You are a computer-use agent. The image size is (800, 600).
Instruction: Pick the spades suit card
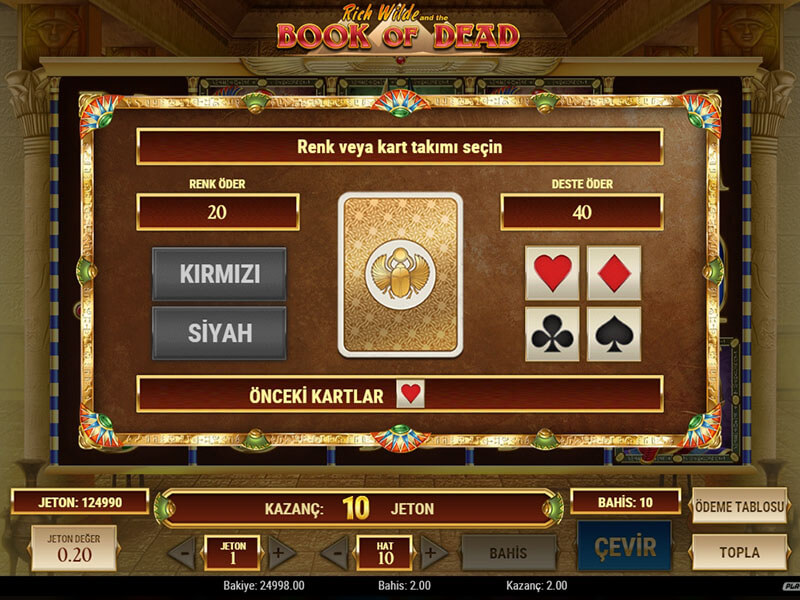coord(613,334)
